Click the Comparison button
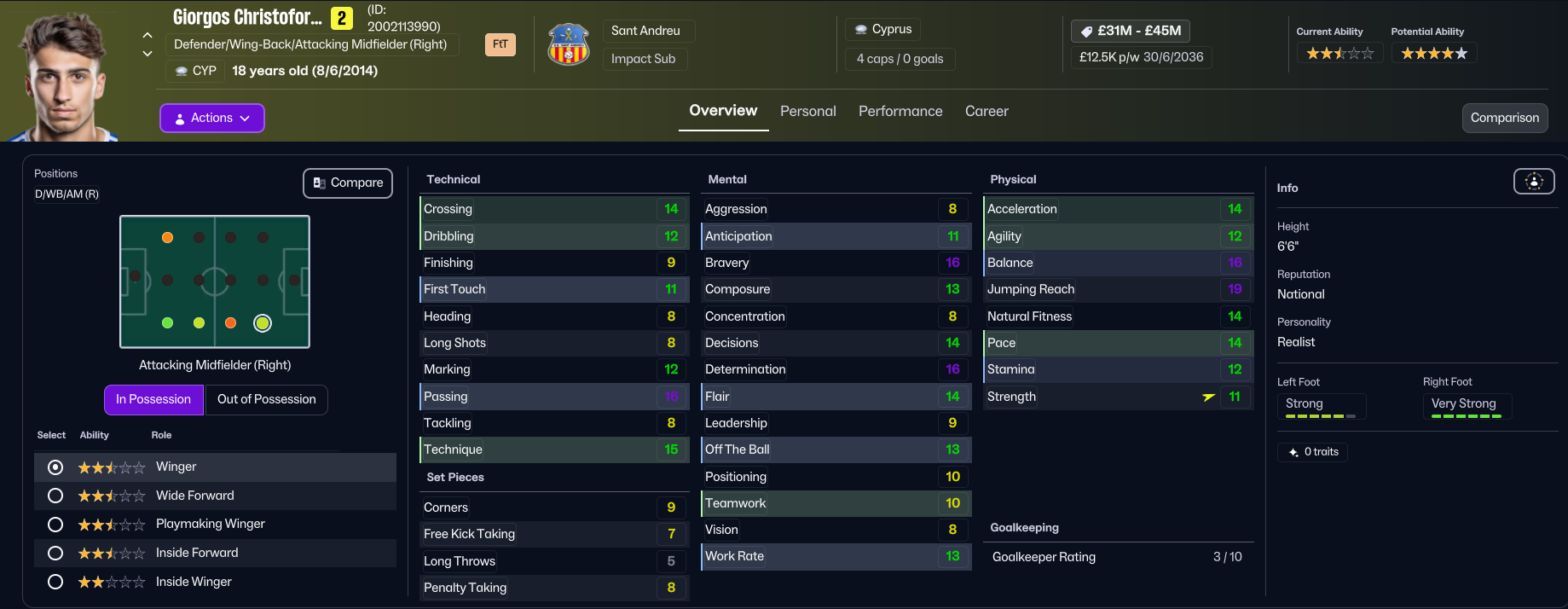This screenshot has height=609, width=1568. [x=1504, y=119]
